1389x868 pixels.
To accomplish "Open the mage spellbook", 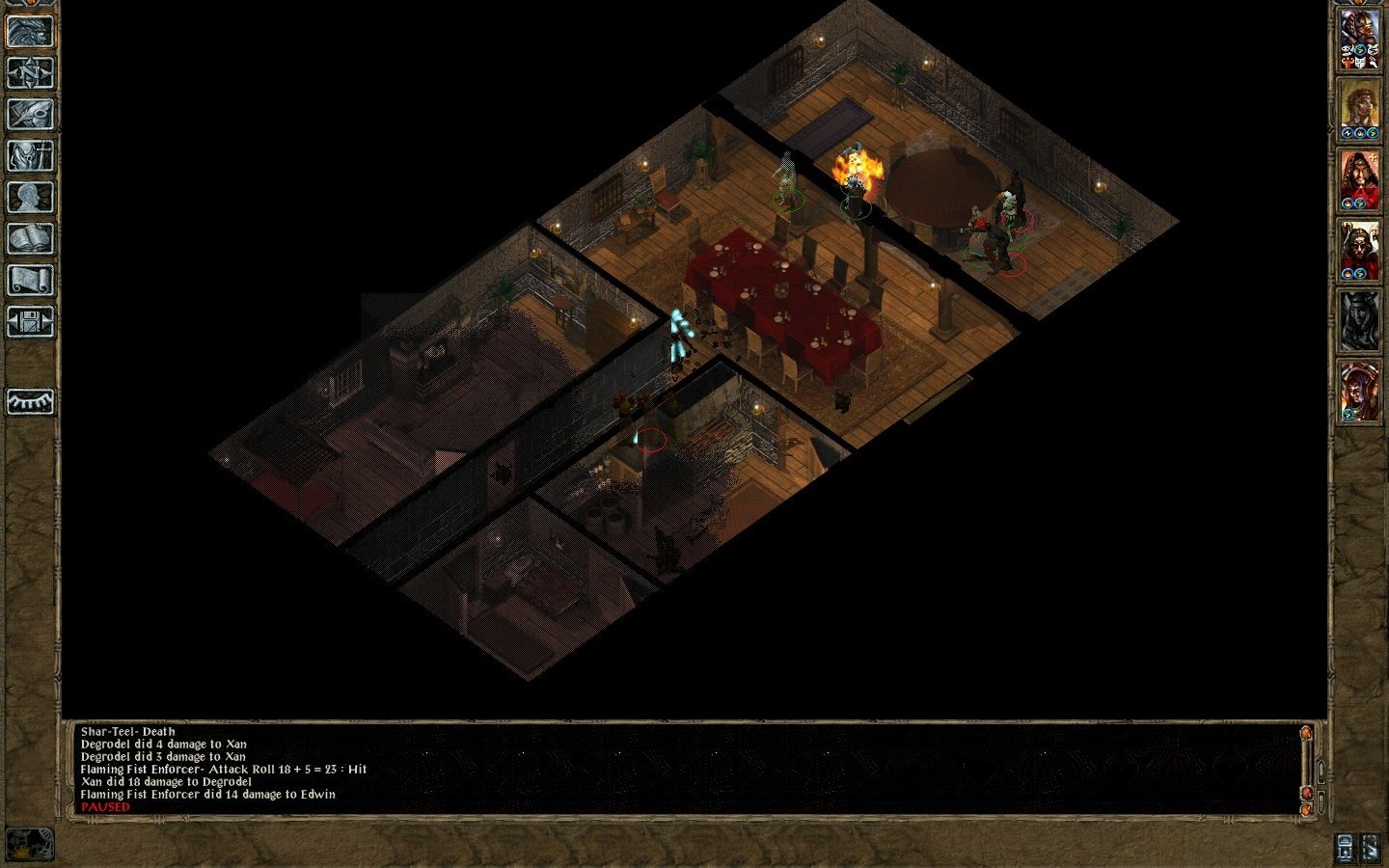I will point(30,238).
